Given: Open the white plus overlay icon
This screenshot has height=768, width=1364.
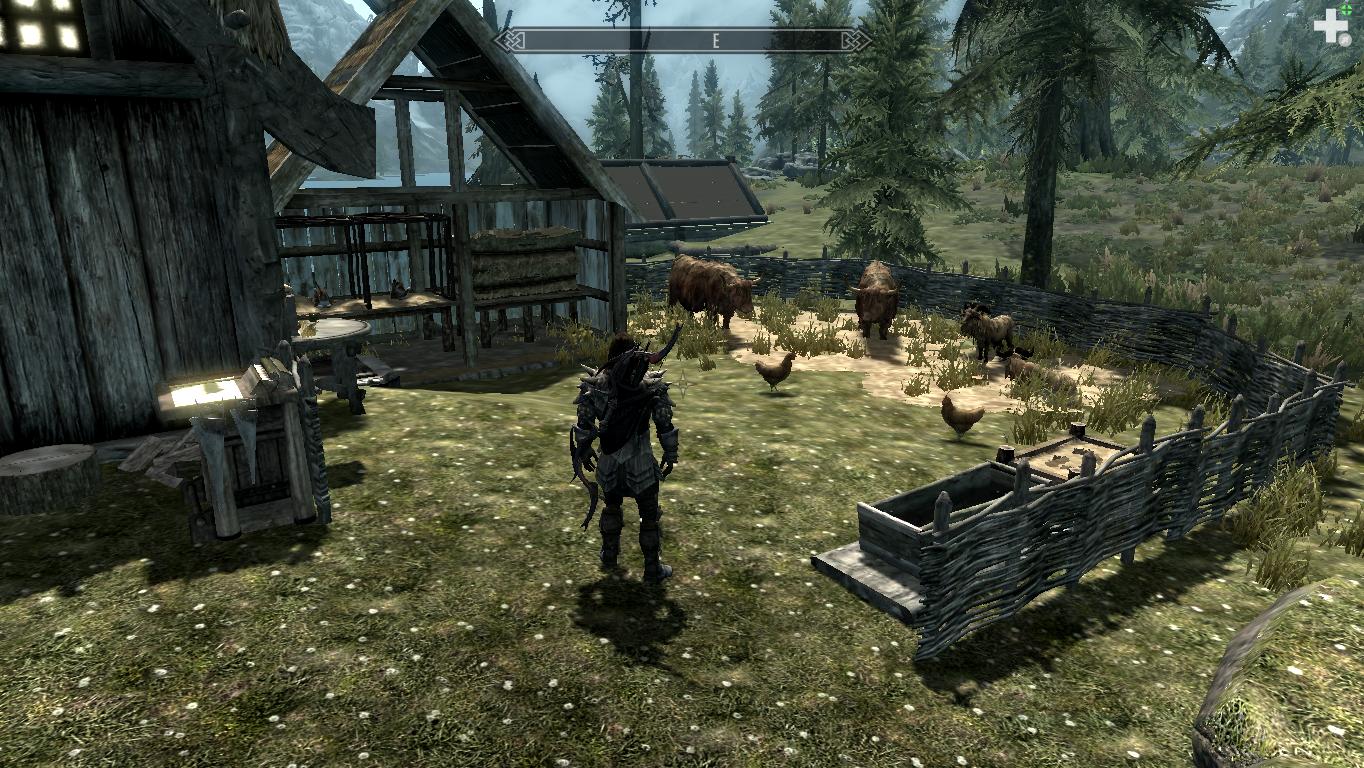Looking at the screenshot, I should coord(1331,25).
